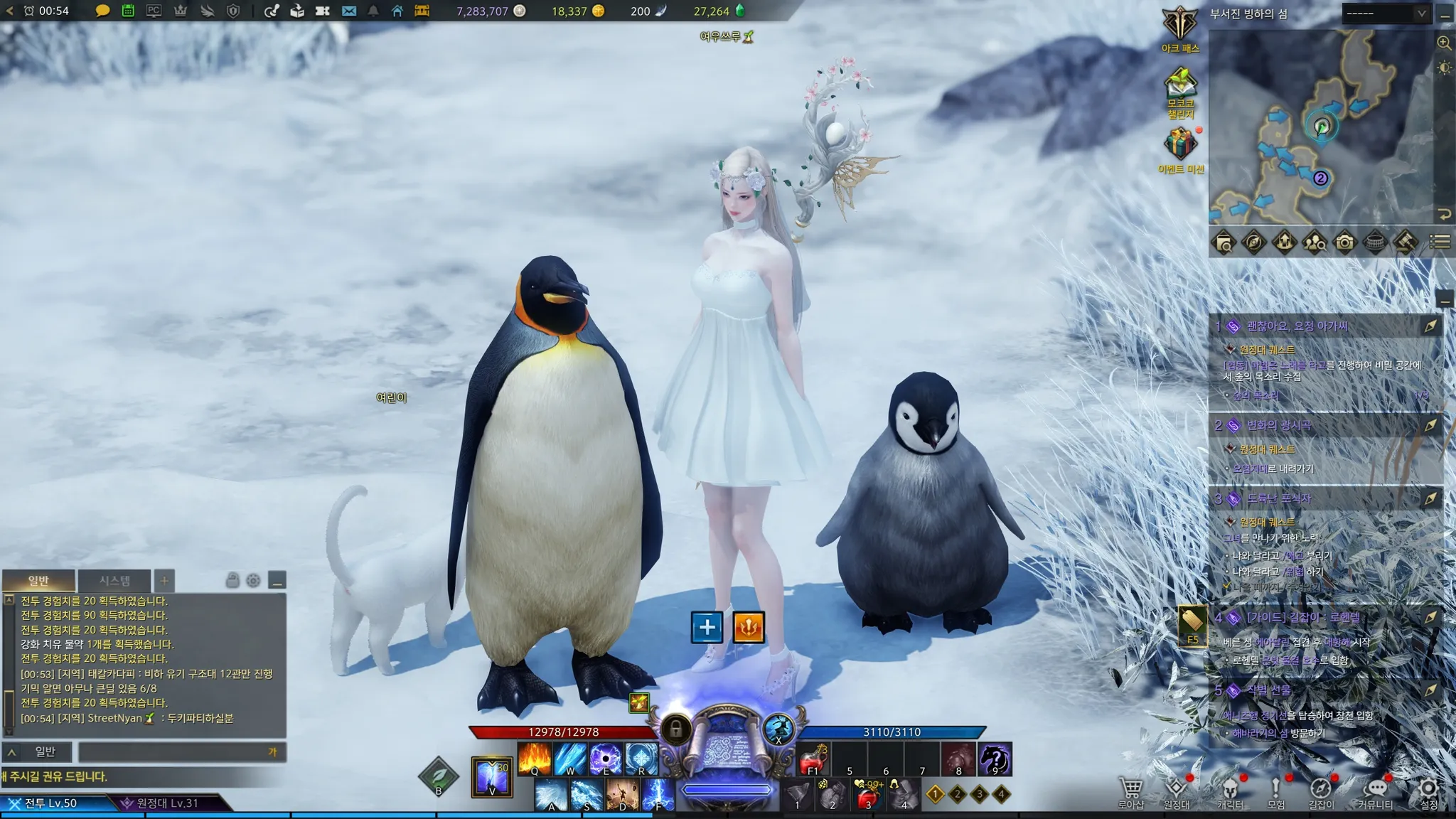This screenshot has height=819, width=1456.
Task: Open the gavel auction house icon
Action: coord(1405,242)
